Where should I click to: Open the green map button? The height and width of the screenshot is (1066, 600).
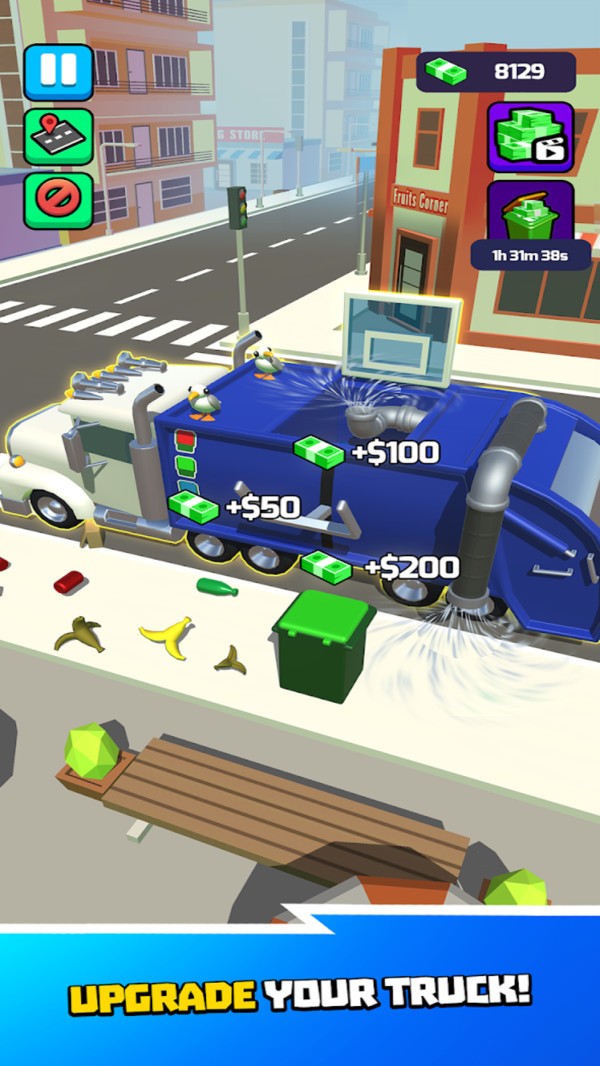pos(58,136)
